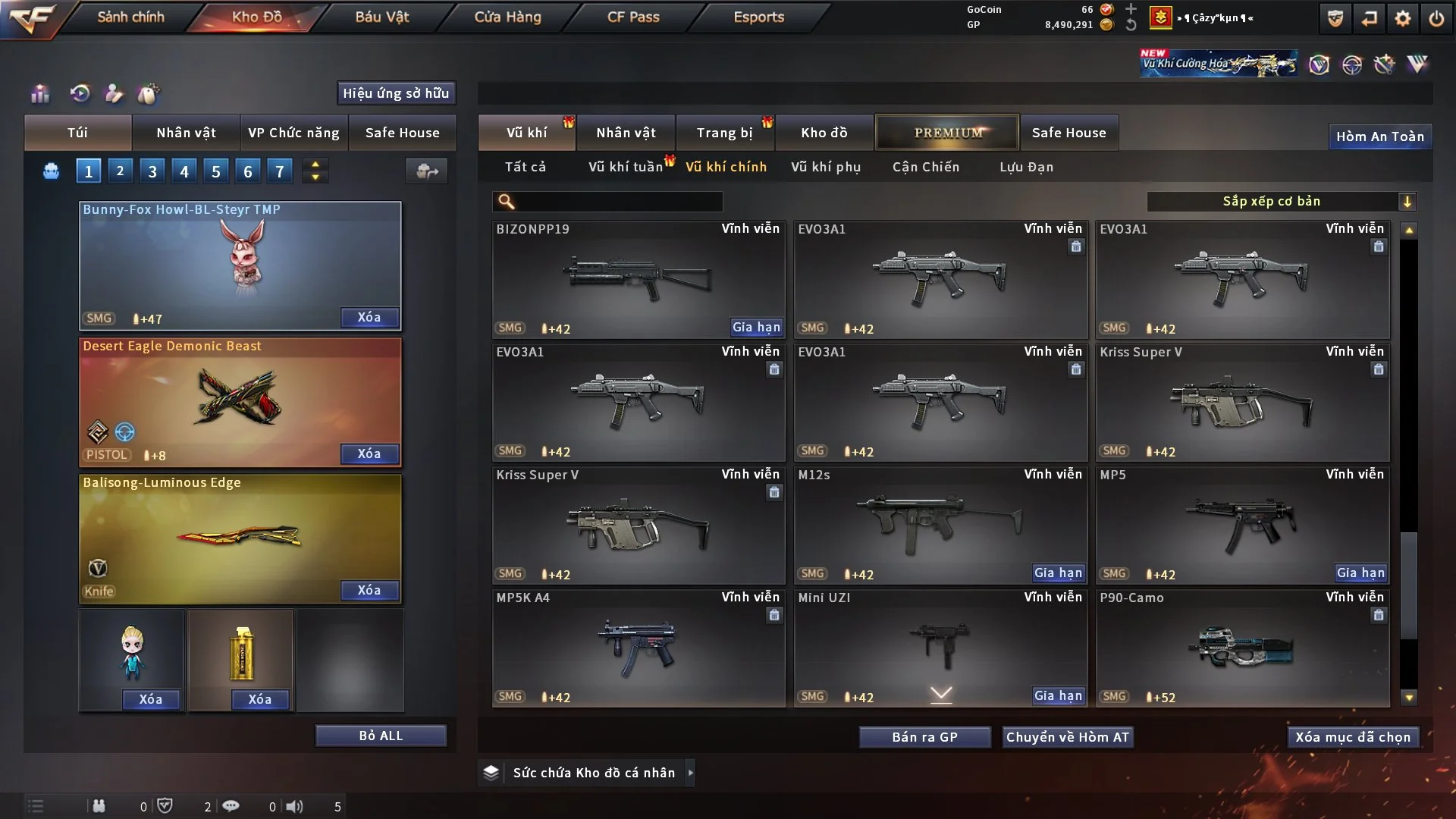Choose the BIZONPP19 weapon tile
1456x819 pixels.
coord(638,279)
